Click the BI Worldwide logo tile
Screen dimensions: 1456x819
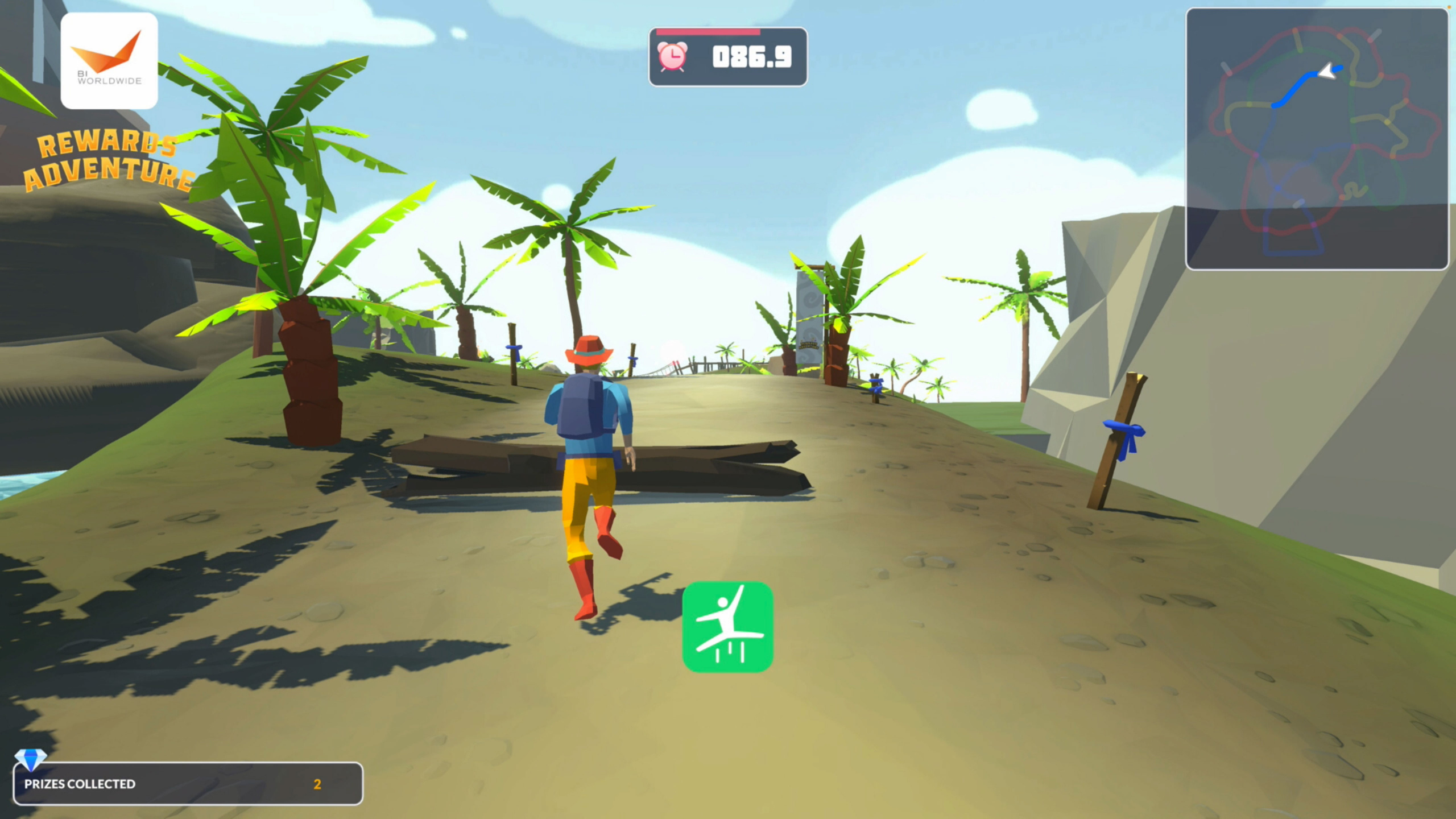[109, 61]
